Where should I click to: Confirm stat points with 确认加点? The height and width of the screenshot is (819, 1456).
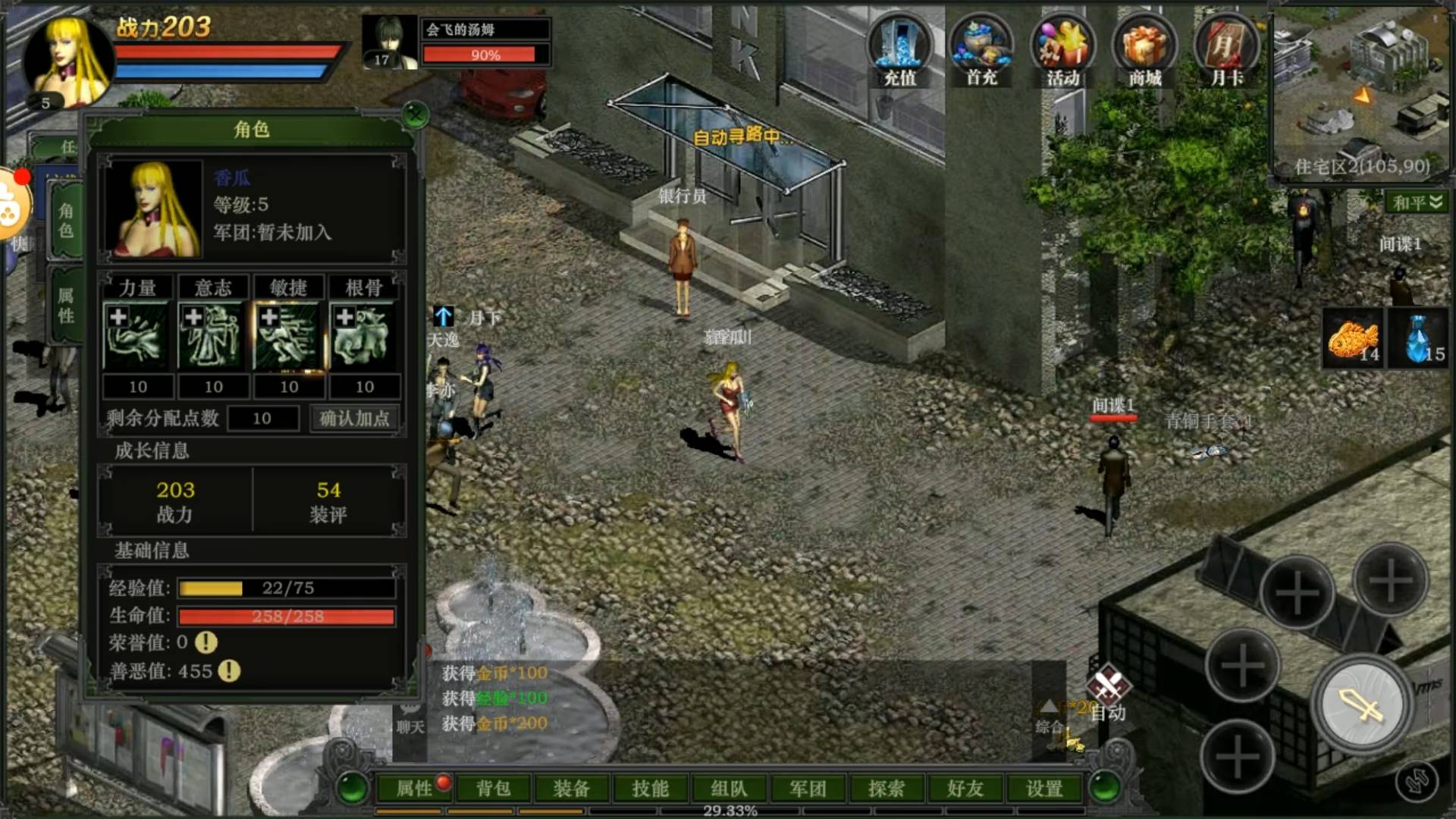pyautogui.click(x=354, y=418)
